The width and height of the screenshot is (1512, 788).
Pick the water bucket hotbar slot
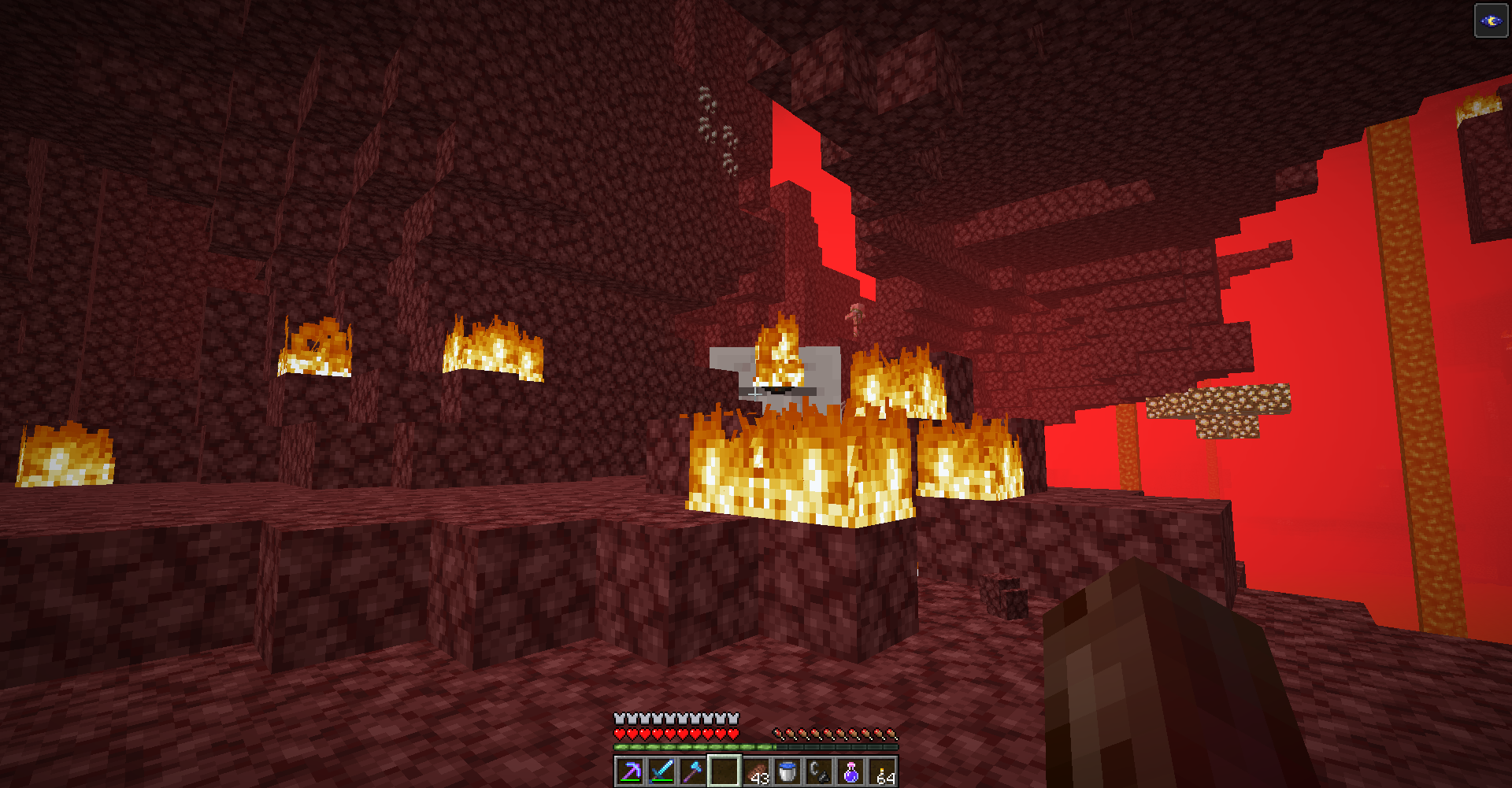coord(787,771)
